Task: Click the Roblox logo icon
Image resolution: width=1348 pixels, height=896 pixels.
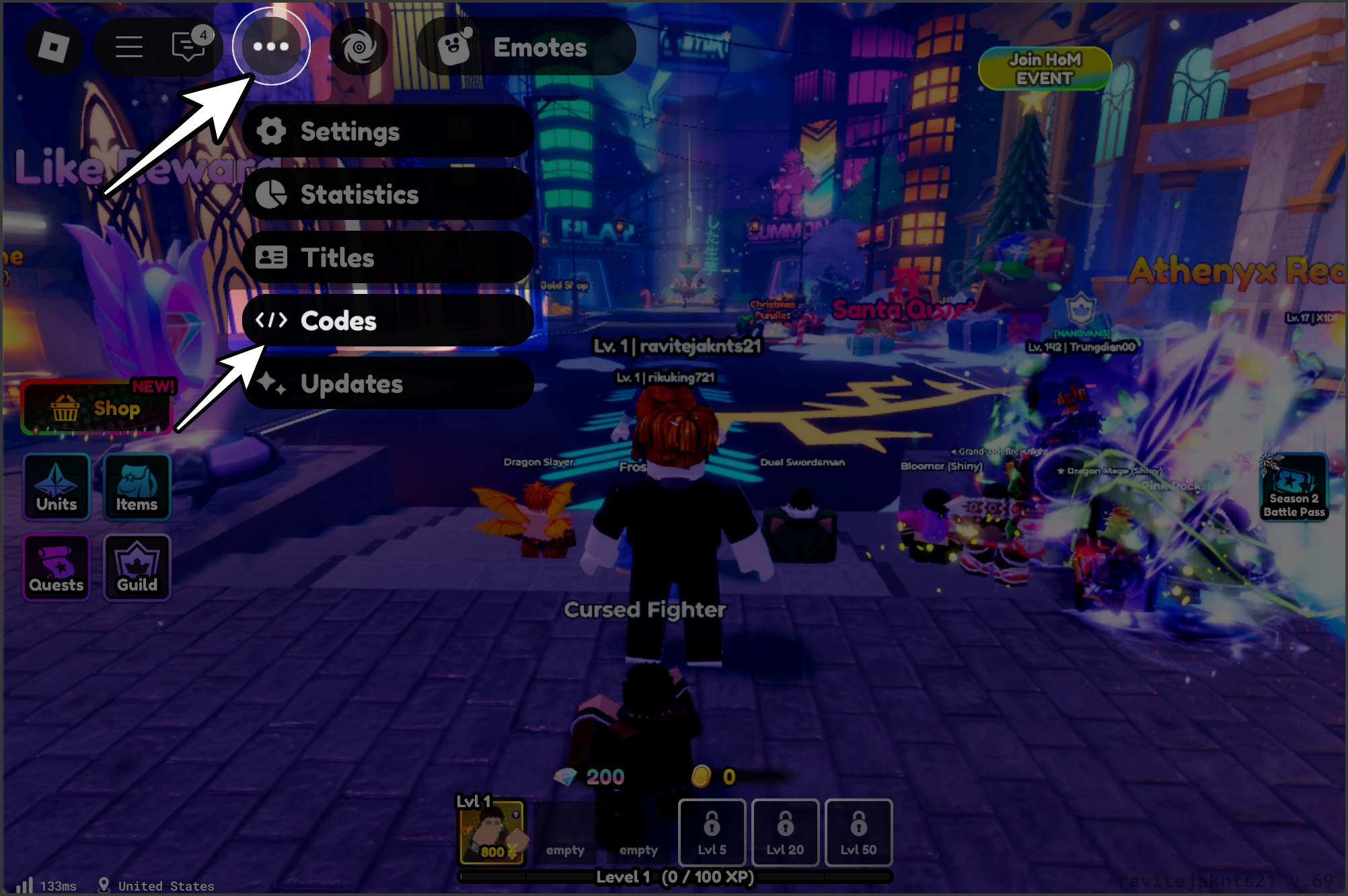Action: (x=54, y=46)
